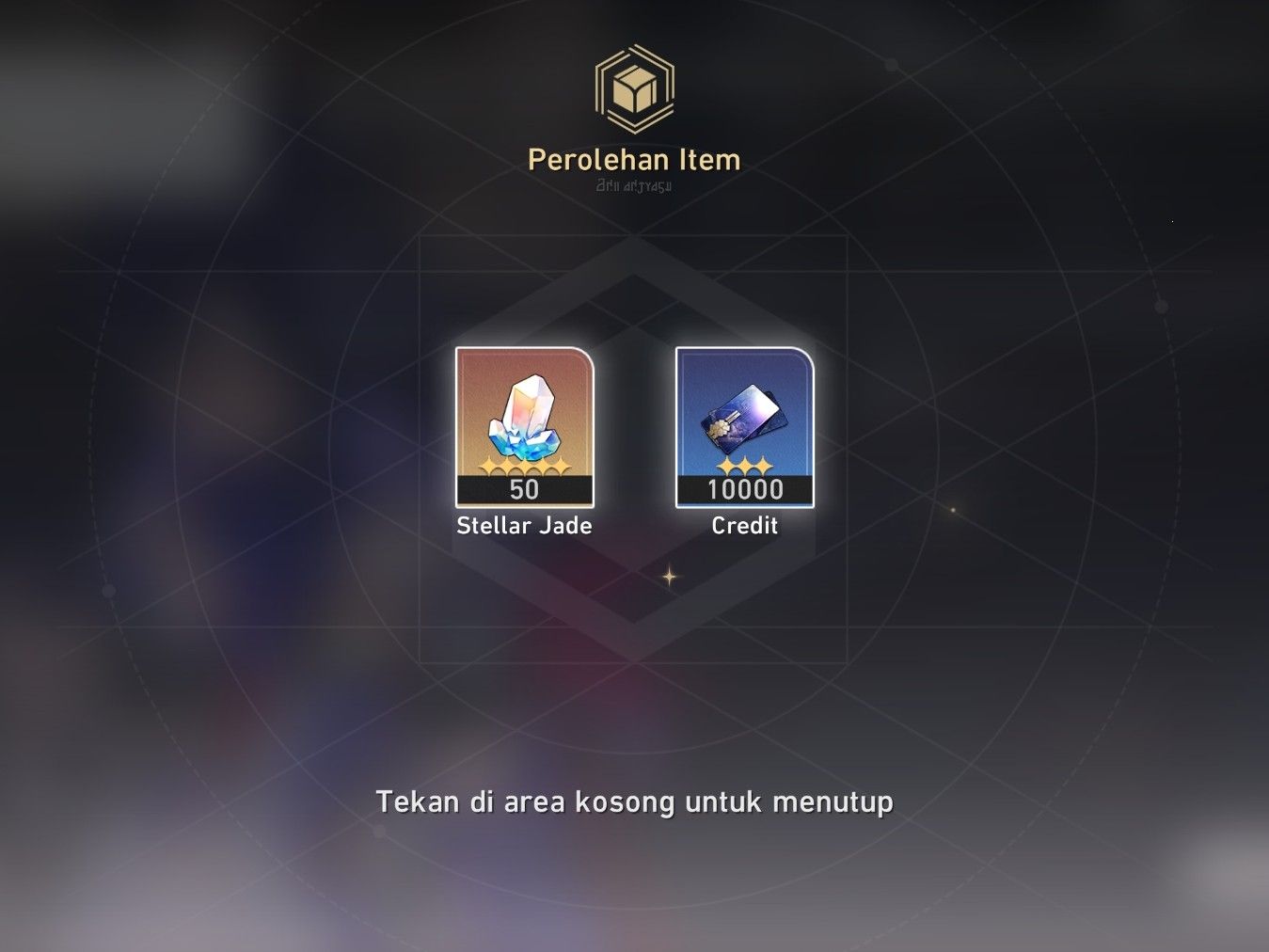Click the Tekan di area kosong untuk menutup text
1269x952 pixels.
point(634,803)
